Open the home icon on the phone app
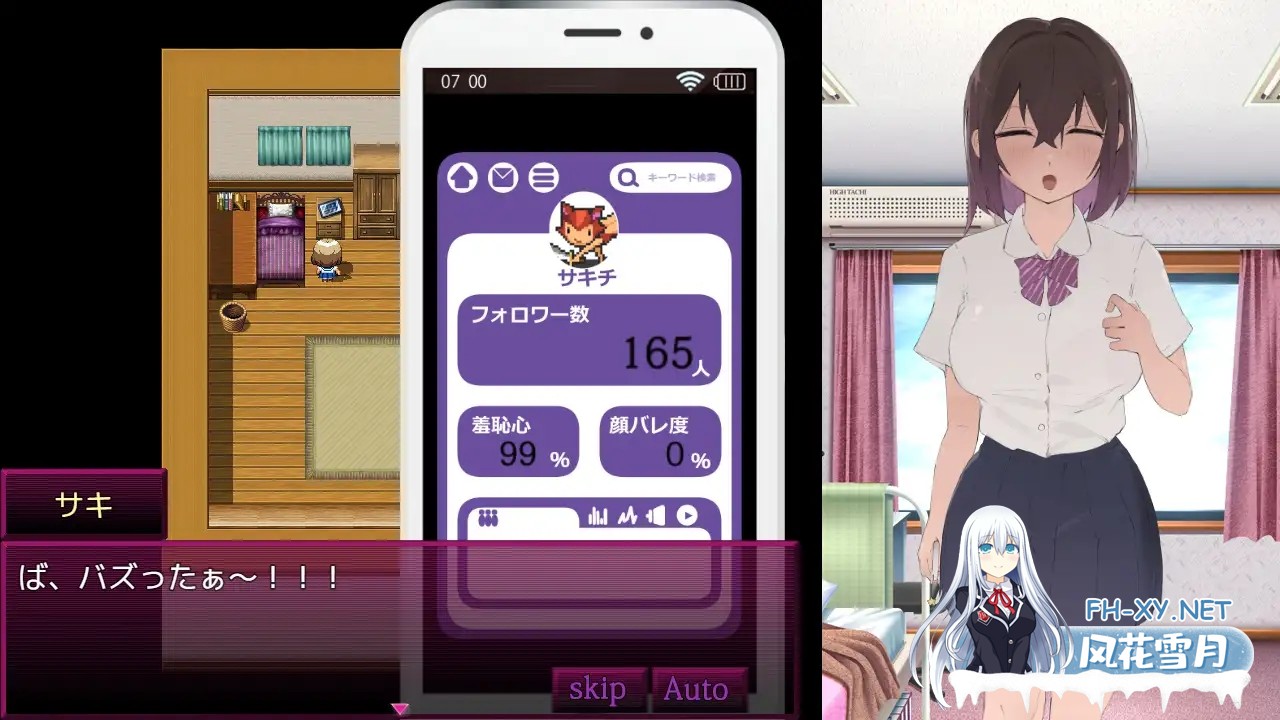Image resolution: width=1280 pixels, height=720 pixels. tap(461, 178)
